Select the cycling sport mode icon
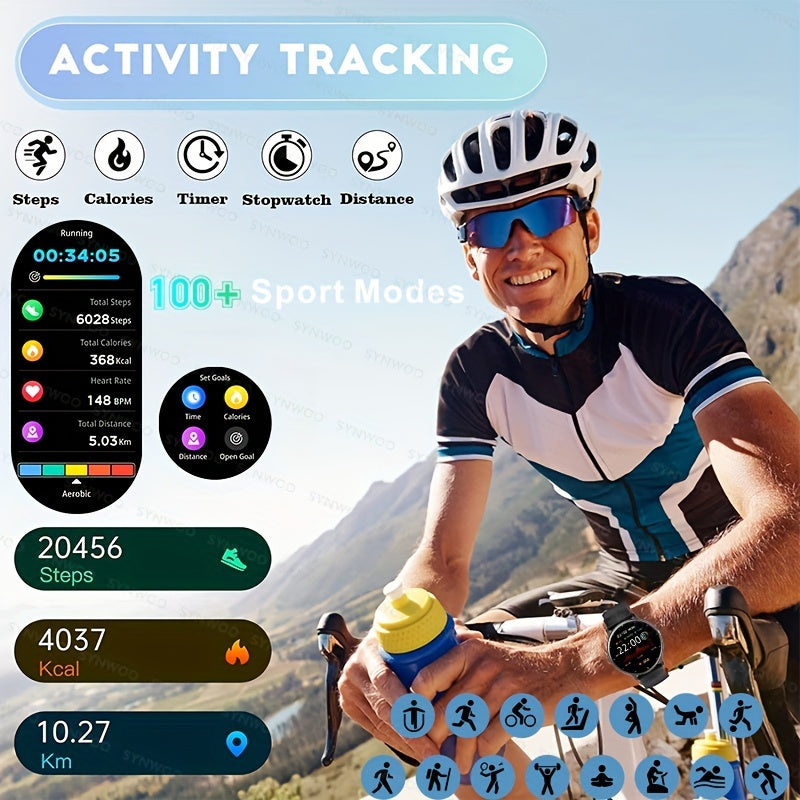 pyautogui.click(x=521, y=715)
